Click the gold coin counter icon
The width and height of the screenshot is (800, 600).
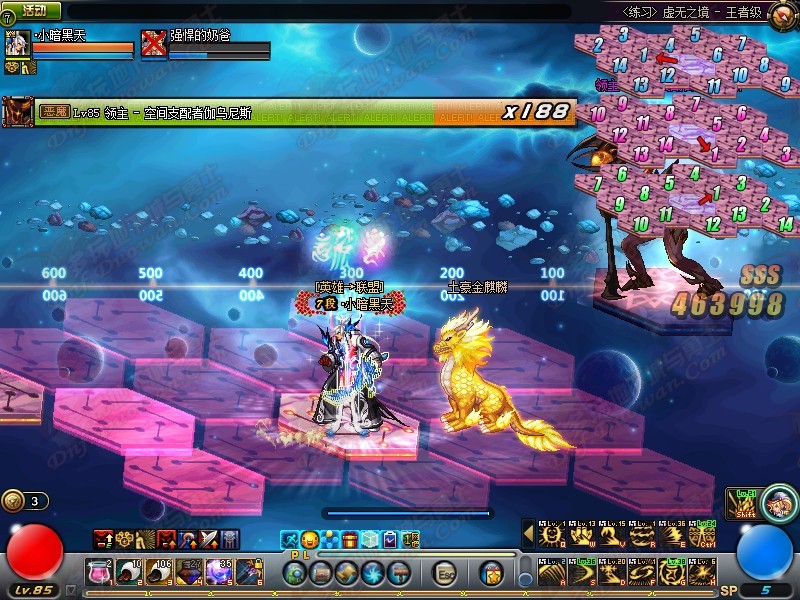click(13, 501)
